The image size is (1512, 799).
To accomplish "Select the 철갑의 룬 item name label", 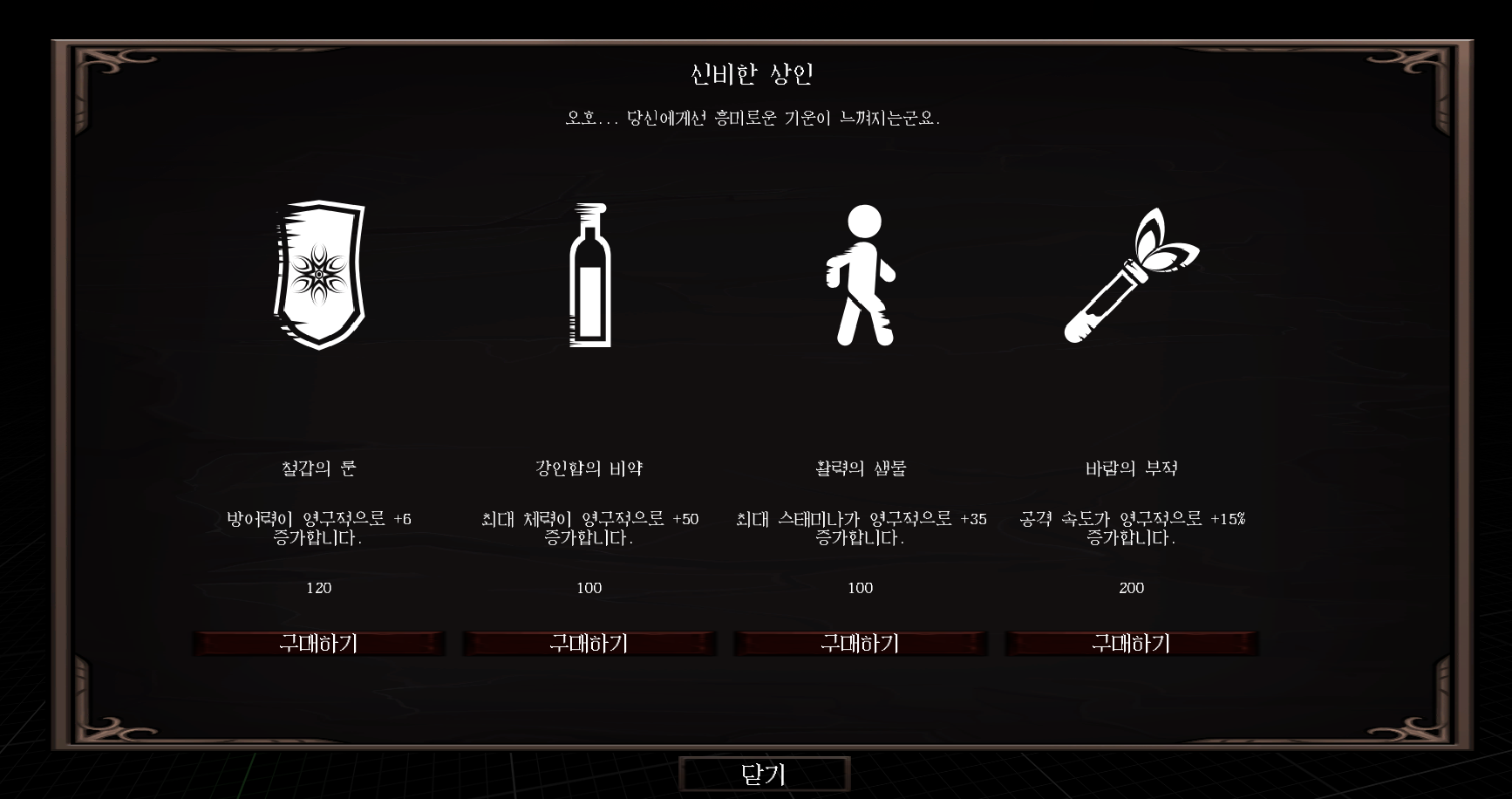I will click(321, 467).
